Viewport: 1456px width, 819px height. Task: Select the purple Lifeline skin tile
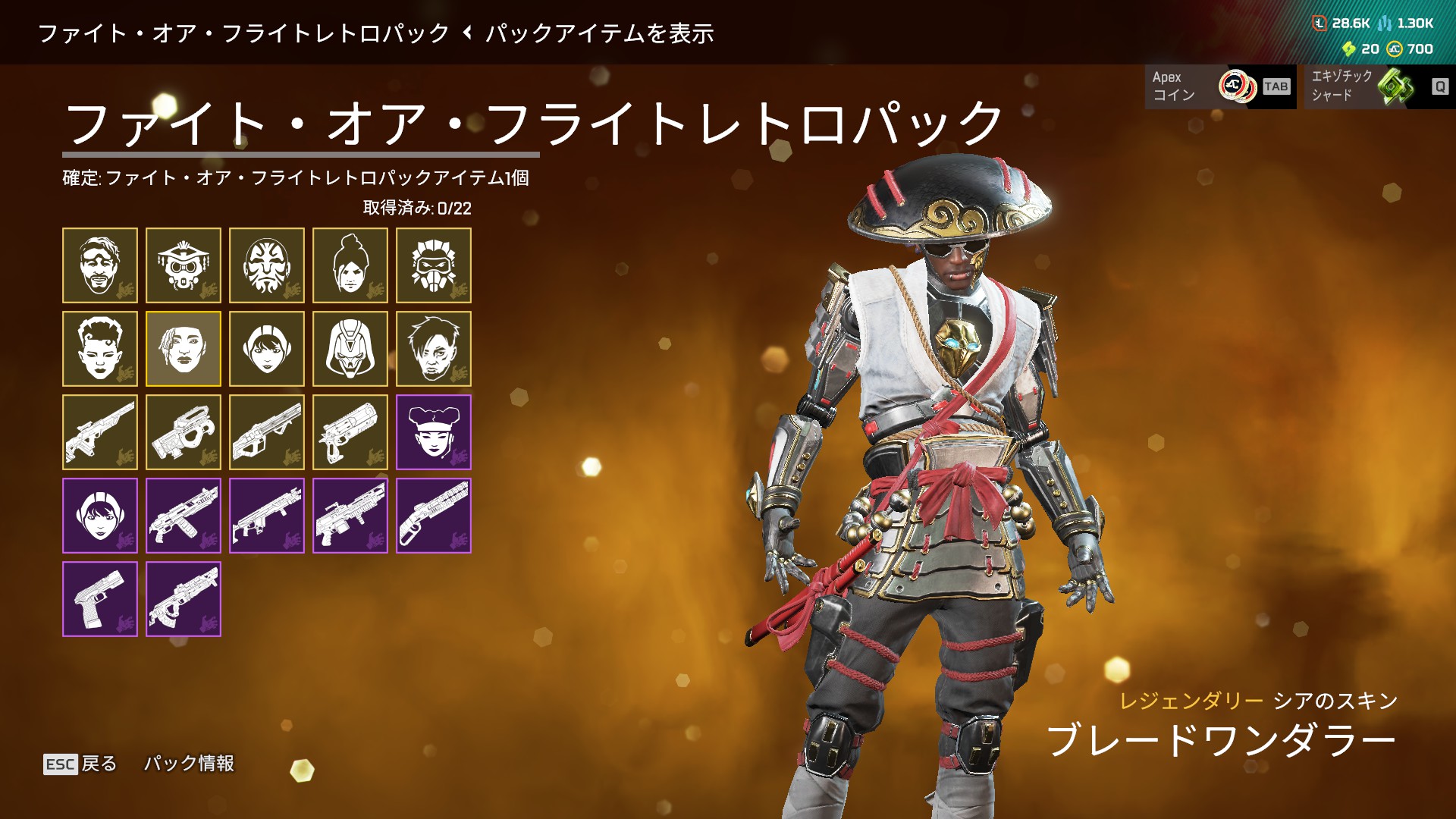434,432
